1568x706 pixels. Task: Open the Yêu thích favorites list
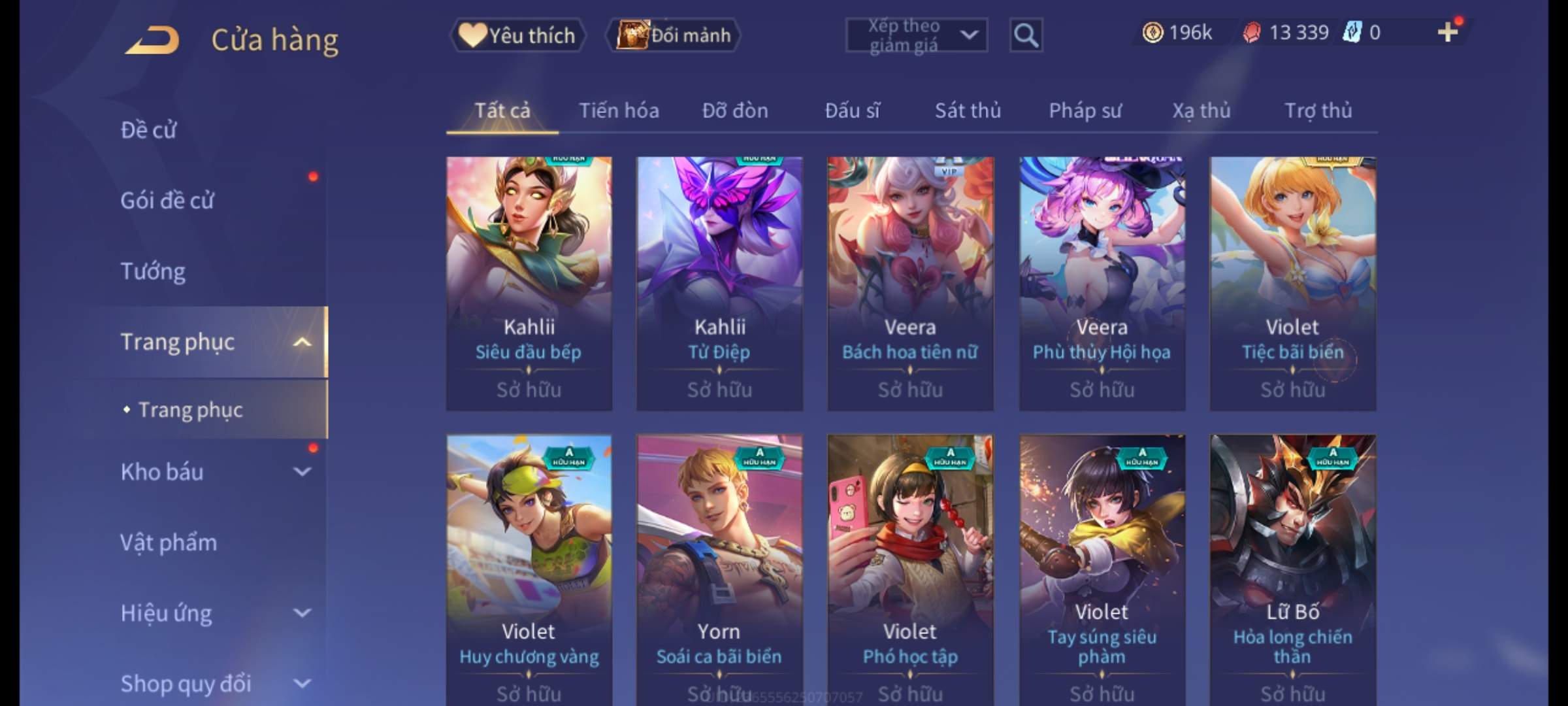click(x=517, y=35)
